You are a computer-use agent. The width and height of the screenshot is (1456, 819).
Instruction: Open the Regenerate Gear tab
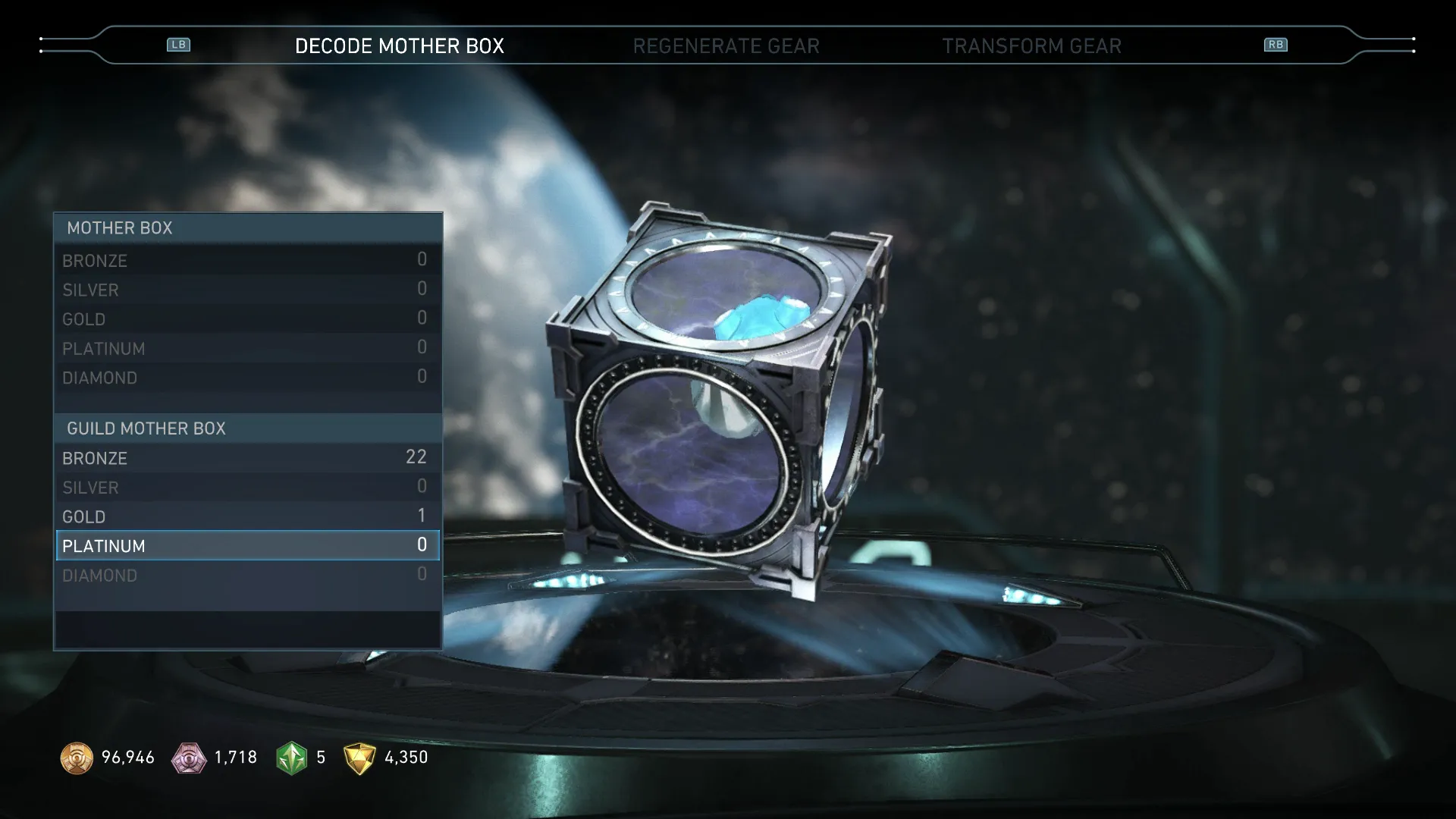(x=726, y=46)
